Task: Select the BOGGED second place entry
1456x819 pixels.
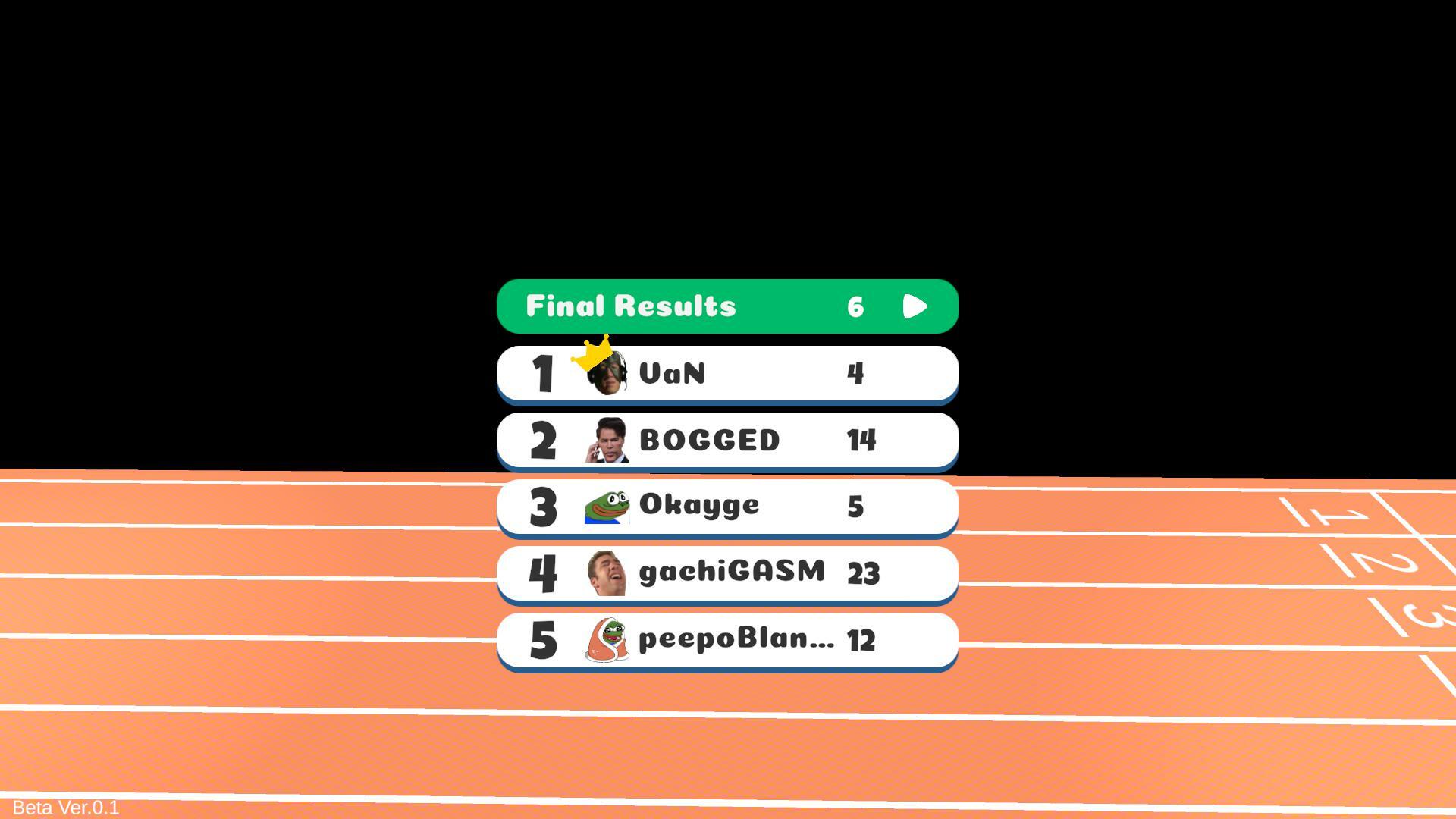Action: click(726, 440)
